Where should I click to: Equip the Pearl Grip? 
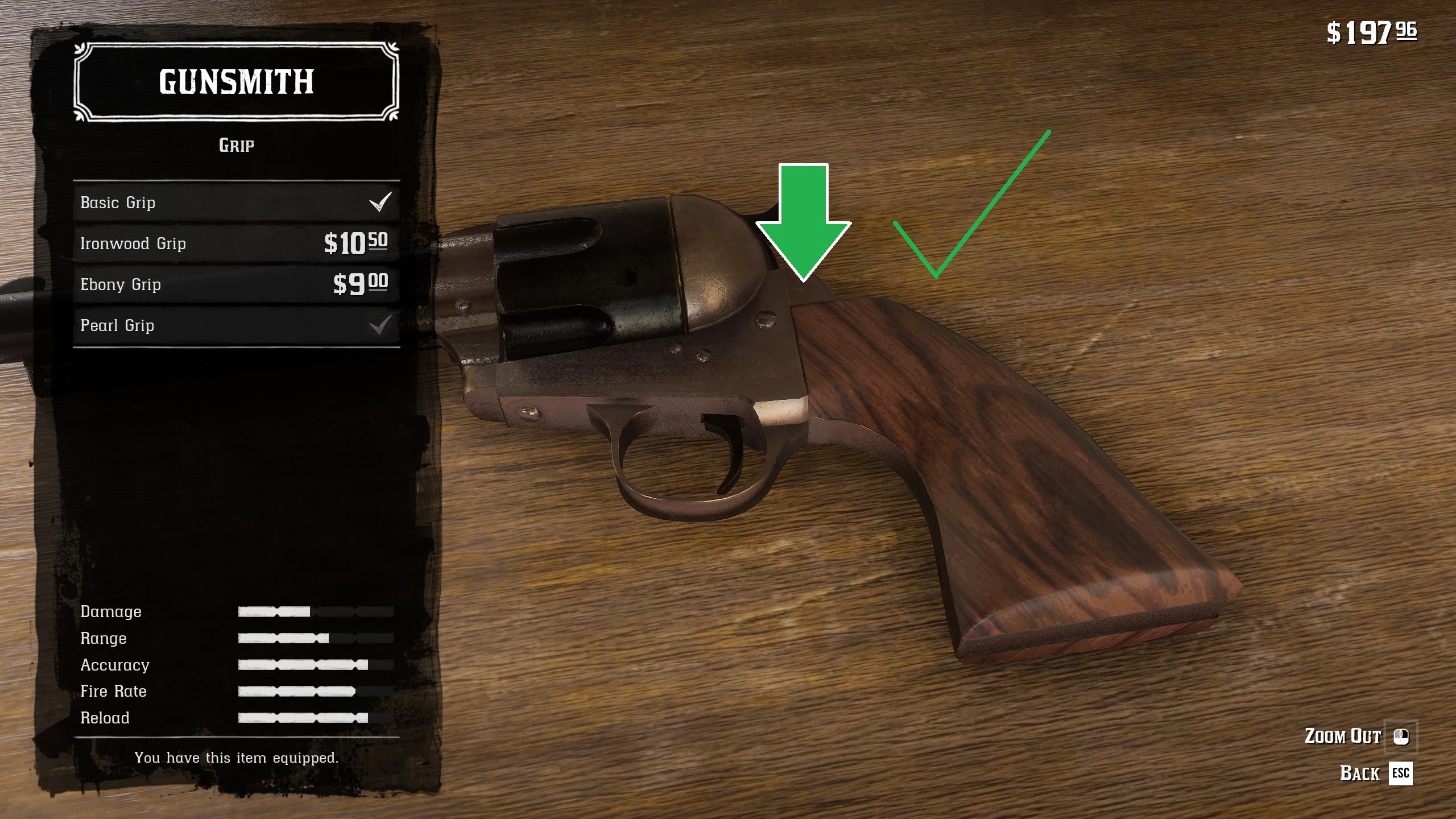[236, 325]
